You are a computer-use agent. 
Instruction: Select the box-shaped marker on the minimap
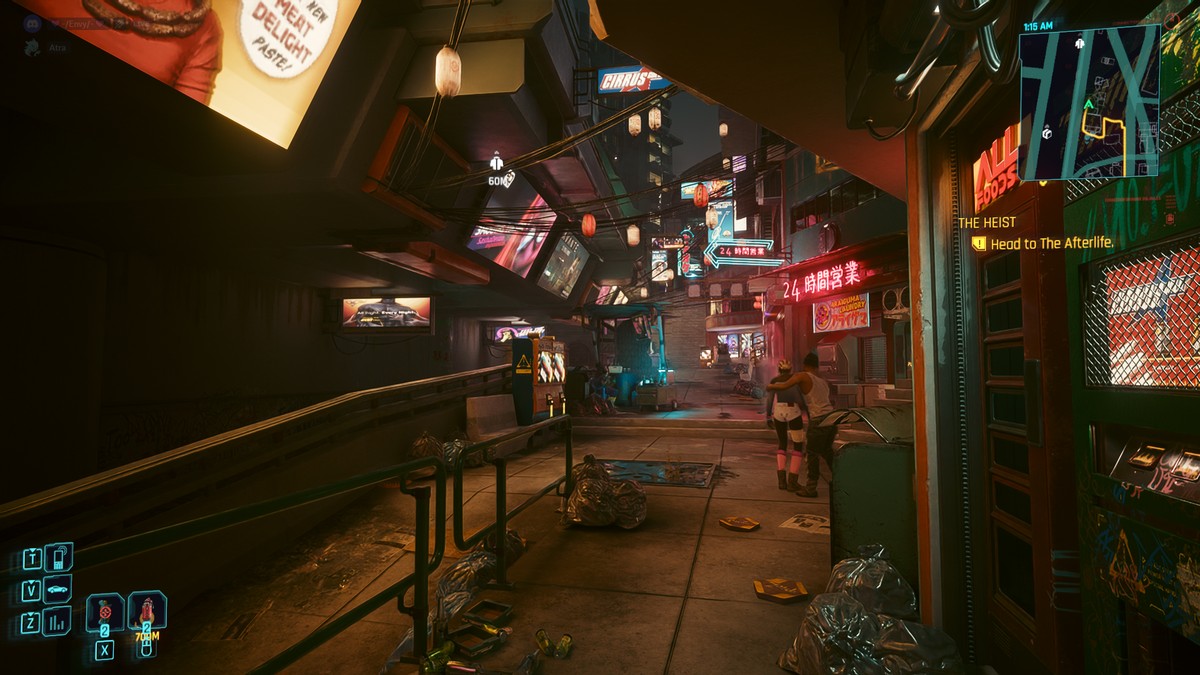click(1047, 132)
